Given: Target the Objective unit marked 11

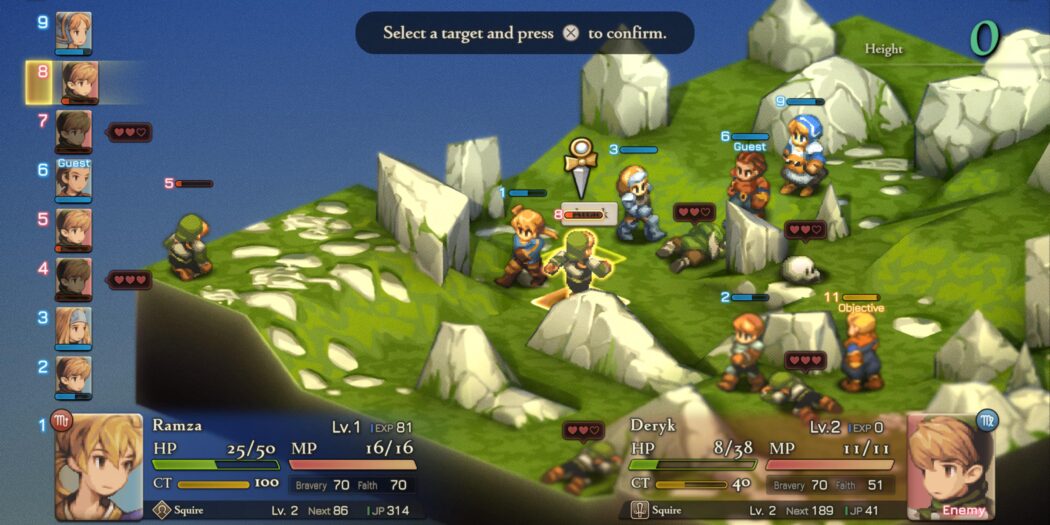Looking at the screenshot, I should (858, 352).
